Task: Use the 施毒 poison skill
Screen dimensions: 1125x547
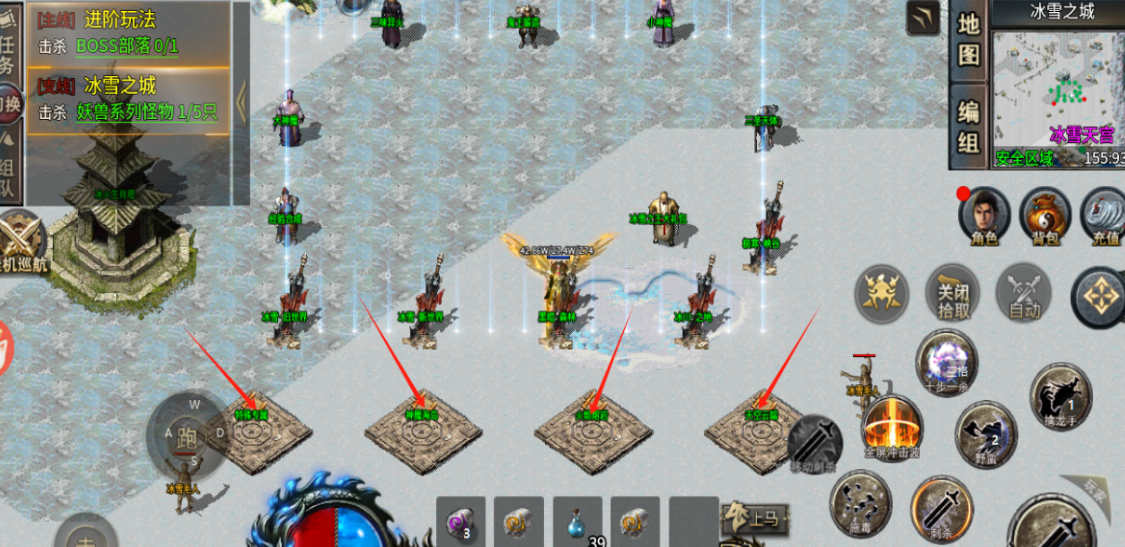Action: 861,502
